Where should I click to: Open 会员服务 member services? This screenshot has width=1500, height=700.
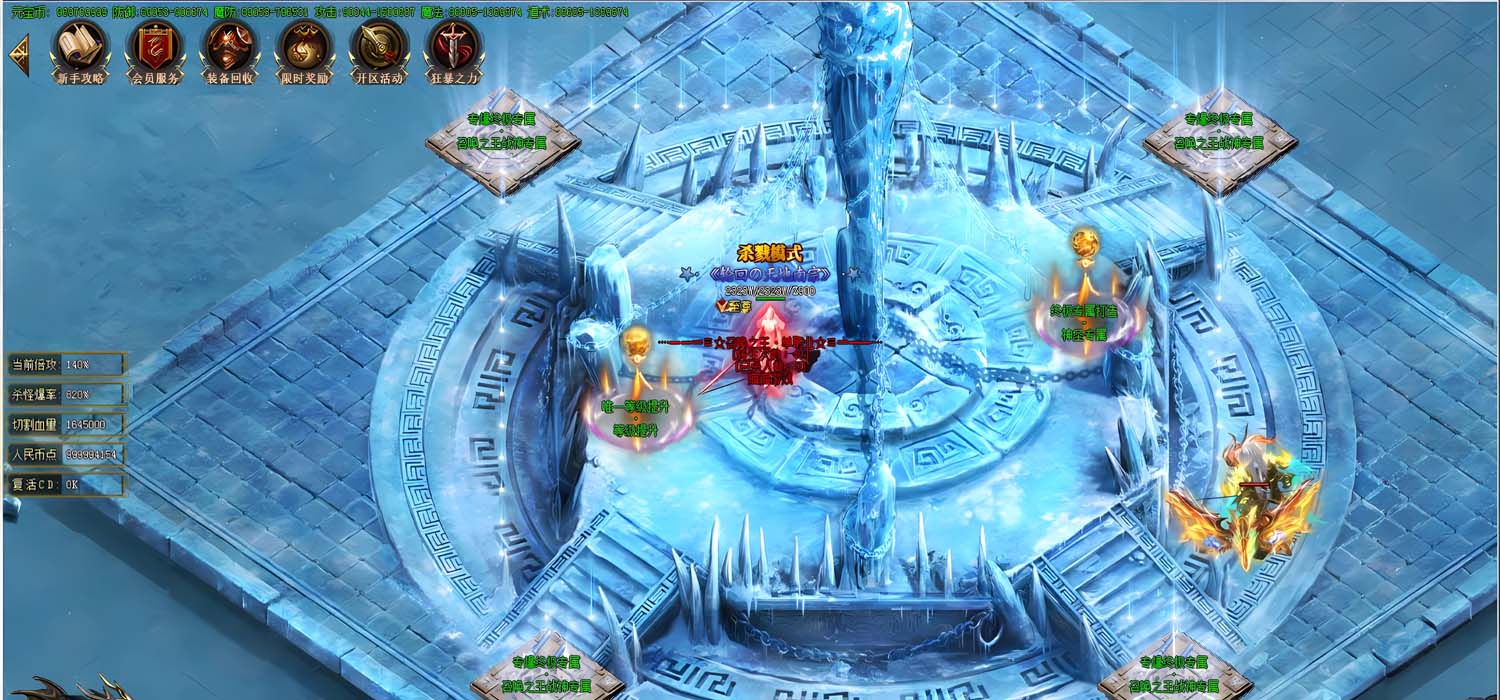[x=155, y=50]
